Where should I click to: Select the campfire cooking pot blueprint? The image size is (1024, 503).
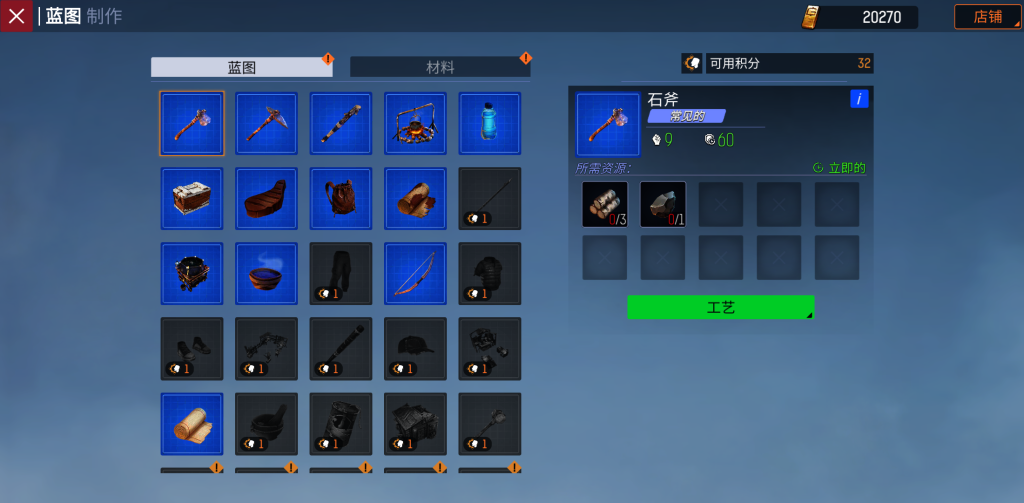pyautogui.click(x=415, y=123)
